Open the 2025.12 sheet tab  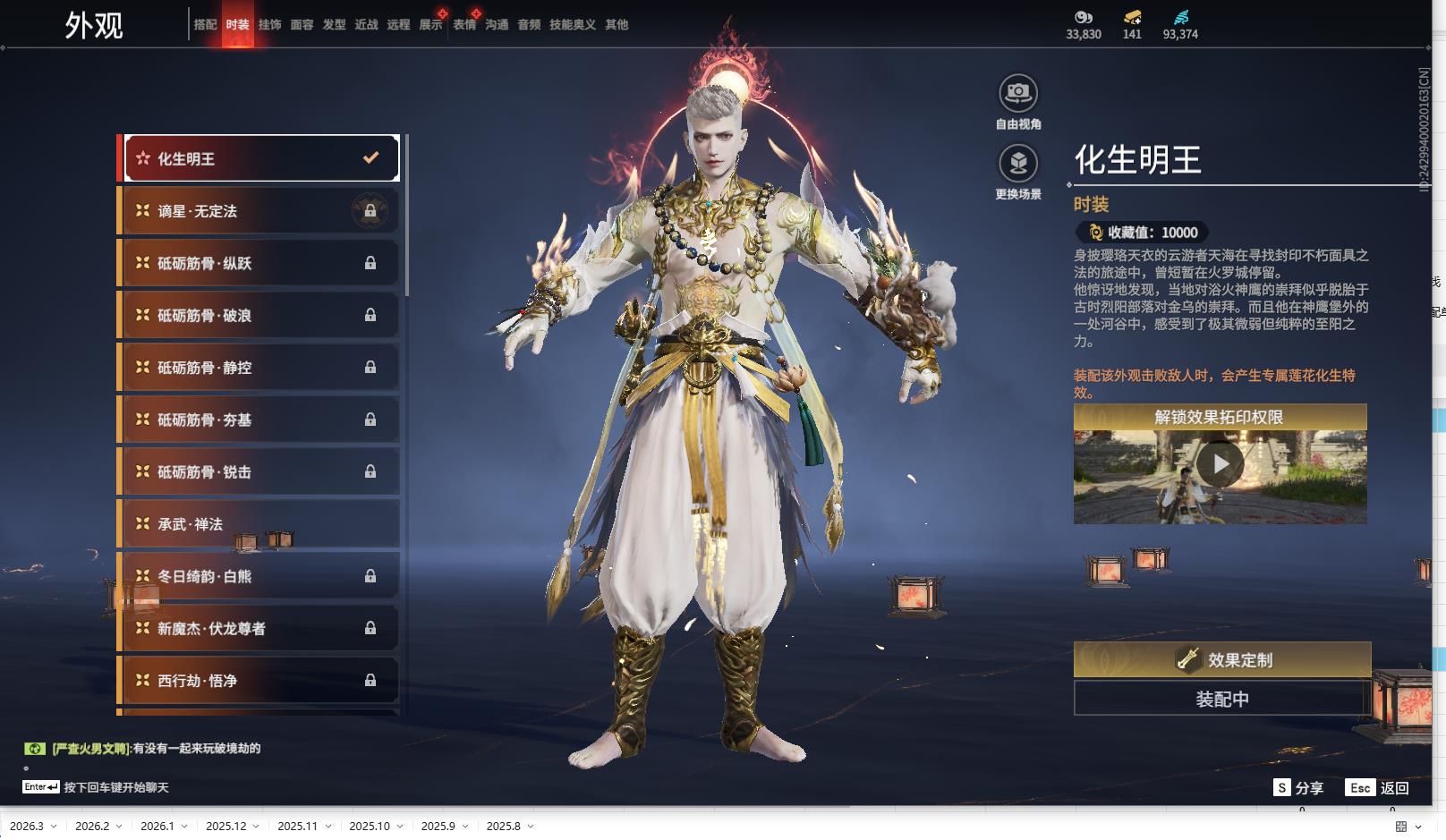(225, 827)
